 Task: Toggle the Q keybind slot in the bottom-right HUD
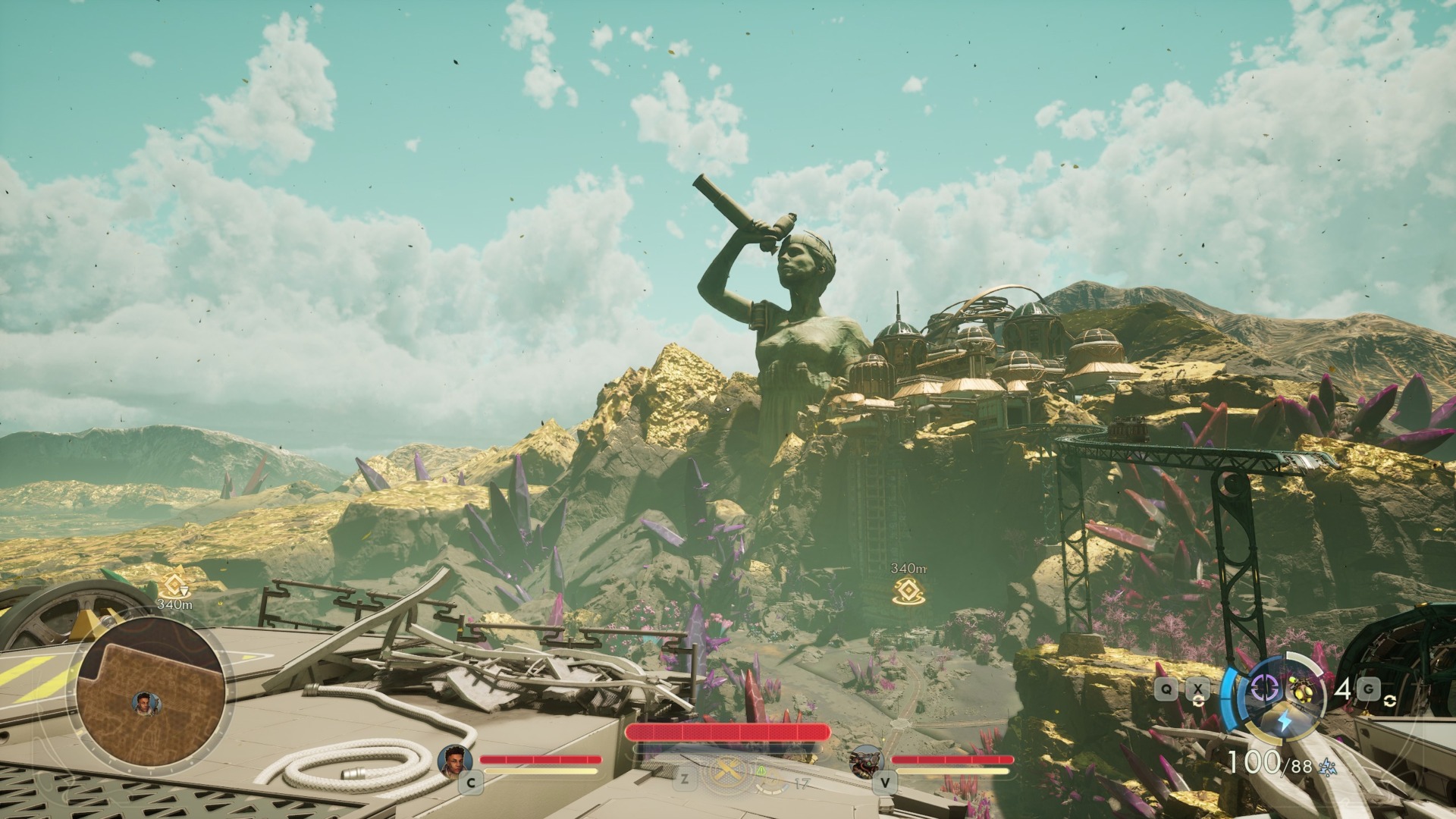[1166, 689]
